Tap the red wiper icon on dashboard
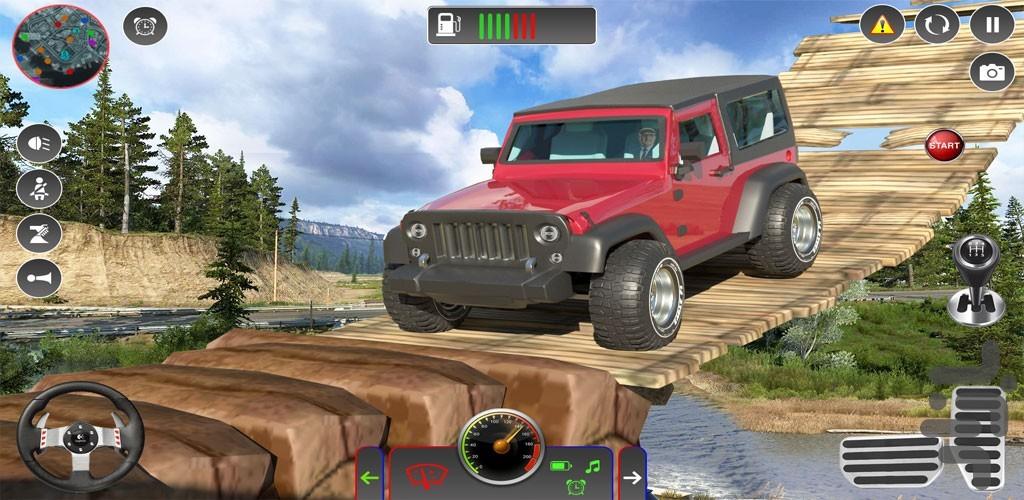 coord(427,475)
